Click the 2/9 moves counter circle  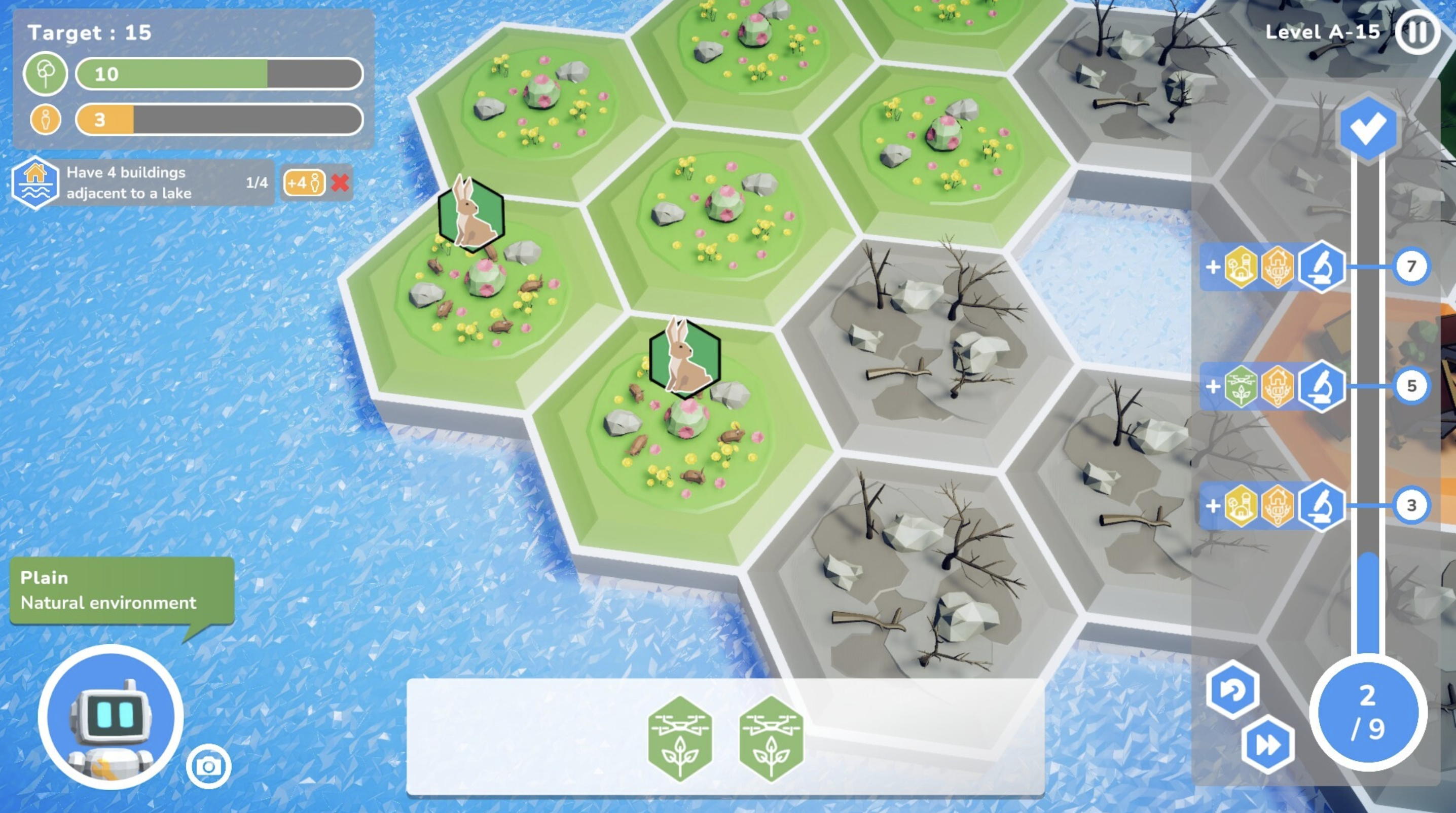coord(1367,715)
